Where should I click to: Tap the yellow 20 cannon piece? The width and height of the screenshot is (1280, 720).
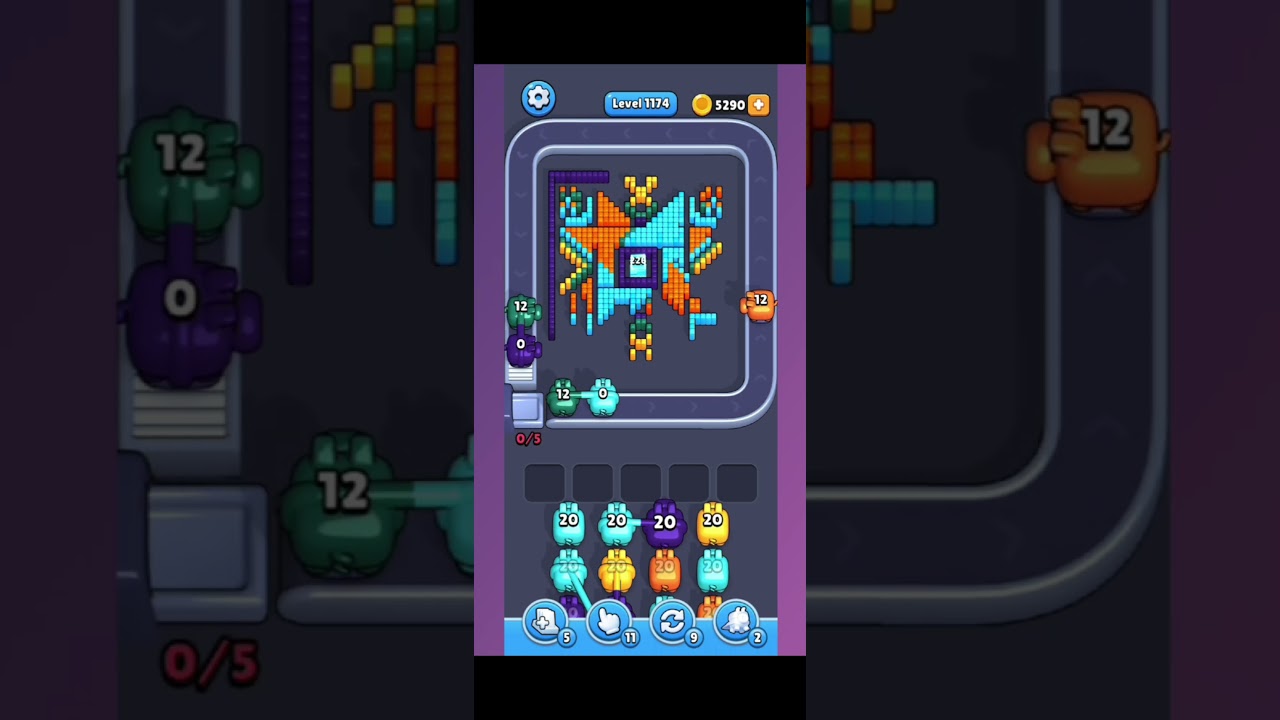(x=712, y=521)
